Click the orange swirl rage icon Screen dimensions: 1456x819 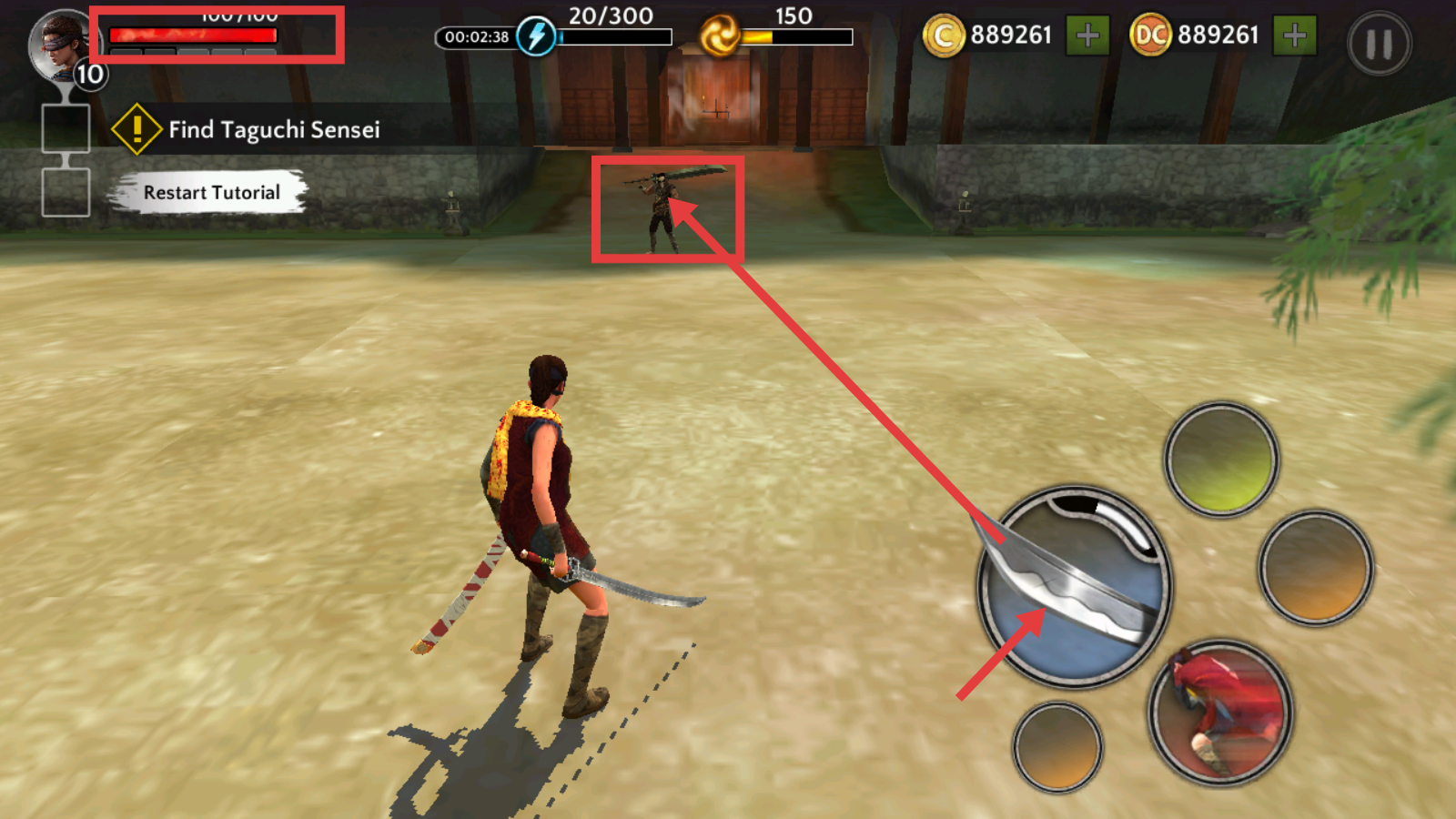point(720,36)
